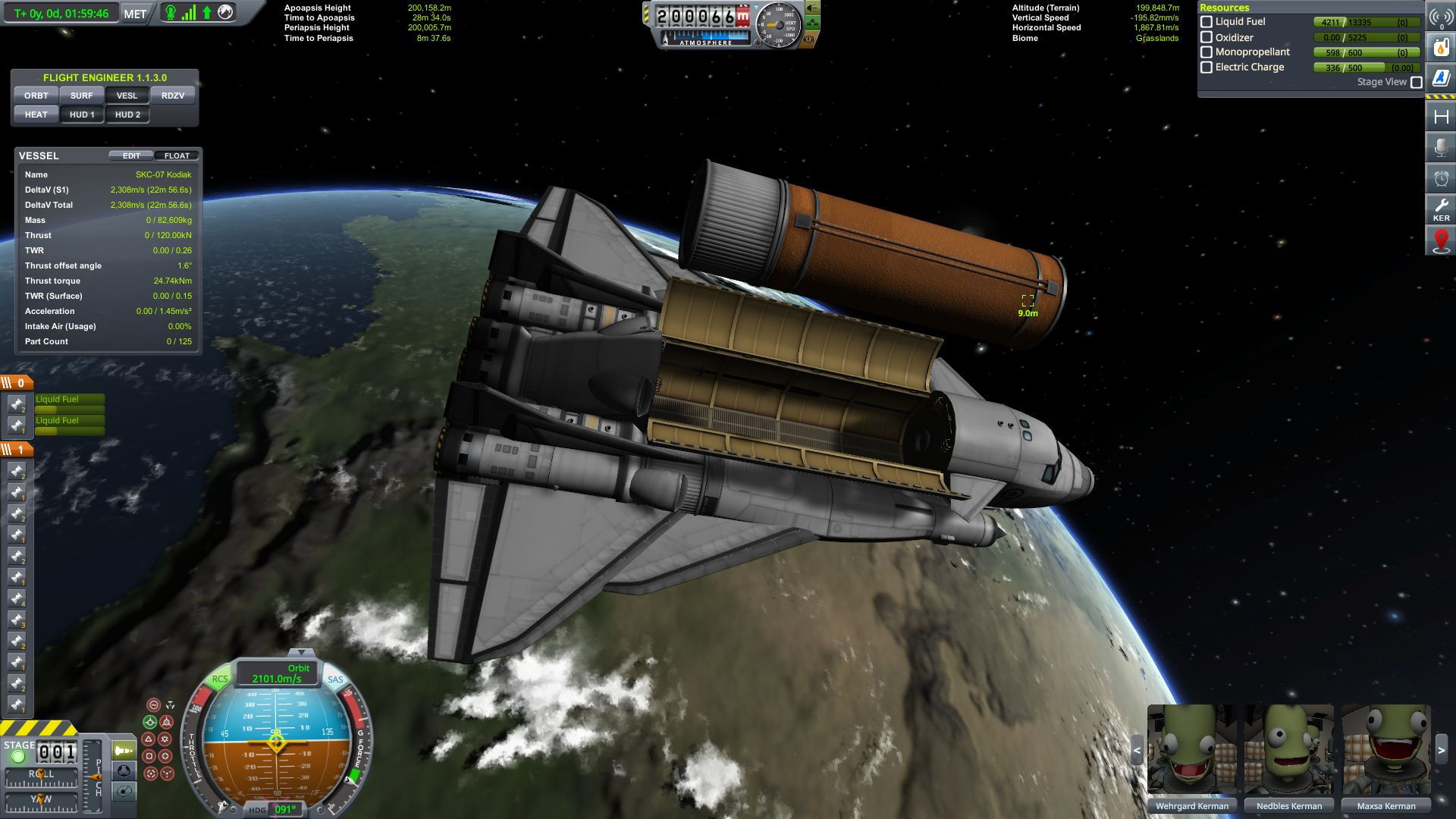Open the ORBT readout panel
This screenshot has width=1456, height=819.
point(36,96)
